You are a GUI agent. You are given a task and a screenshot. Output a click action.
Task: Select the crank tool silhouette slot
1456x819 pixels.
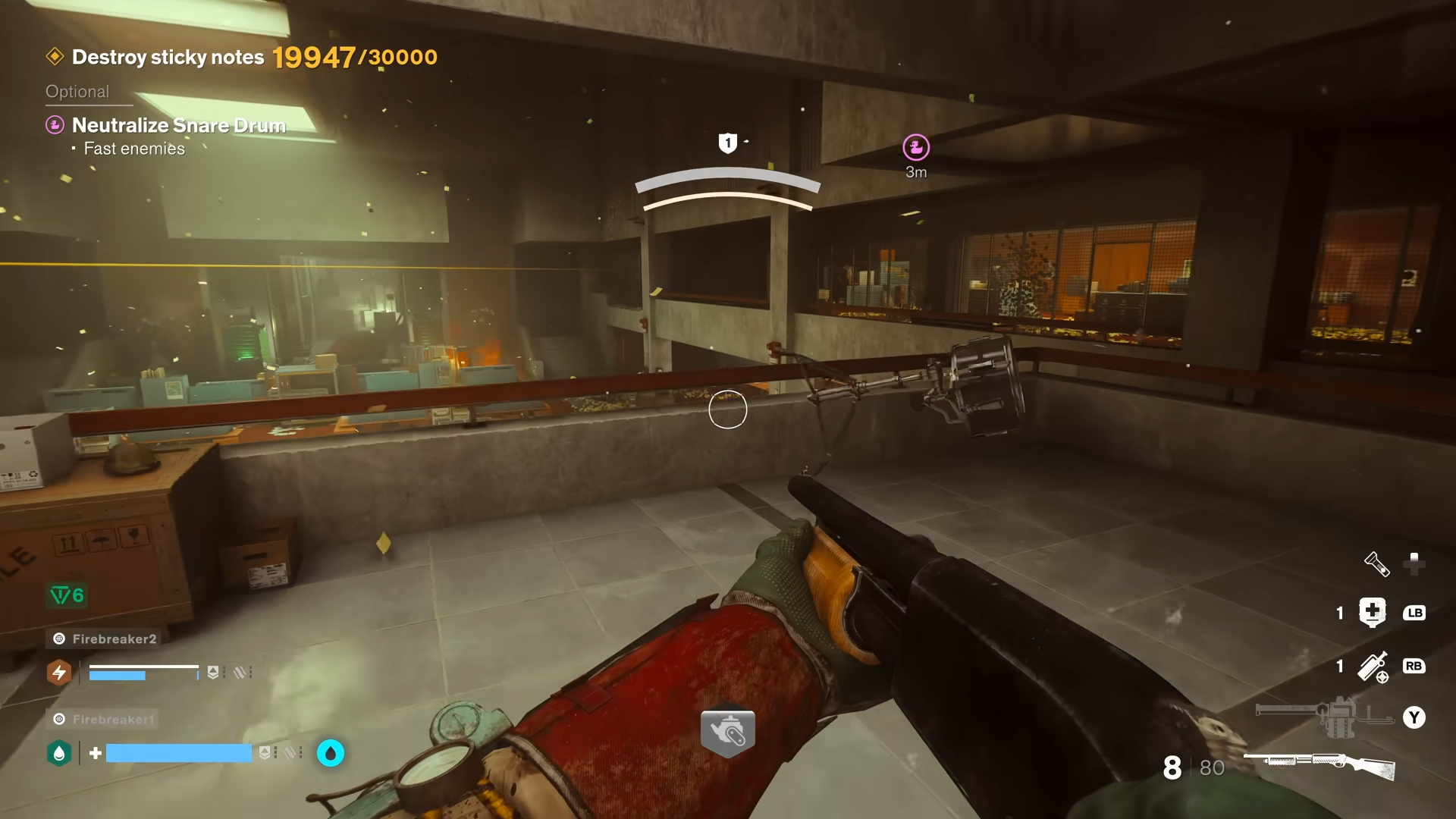pos(1324,716)
